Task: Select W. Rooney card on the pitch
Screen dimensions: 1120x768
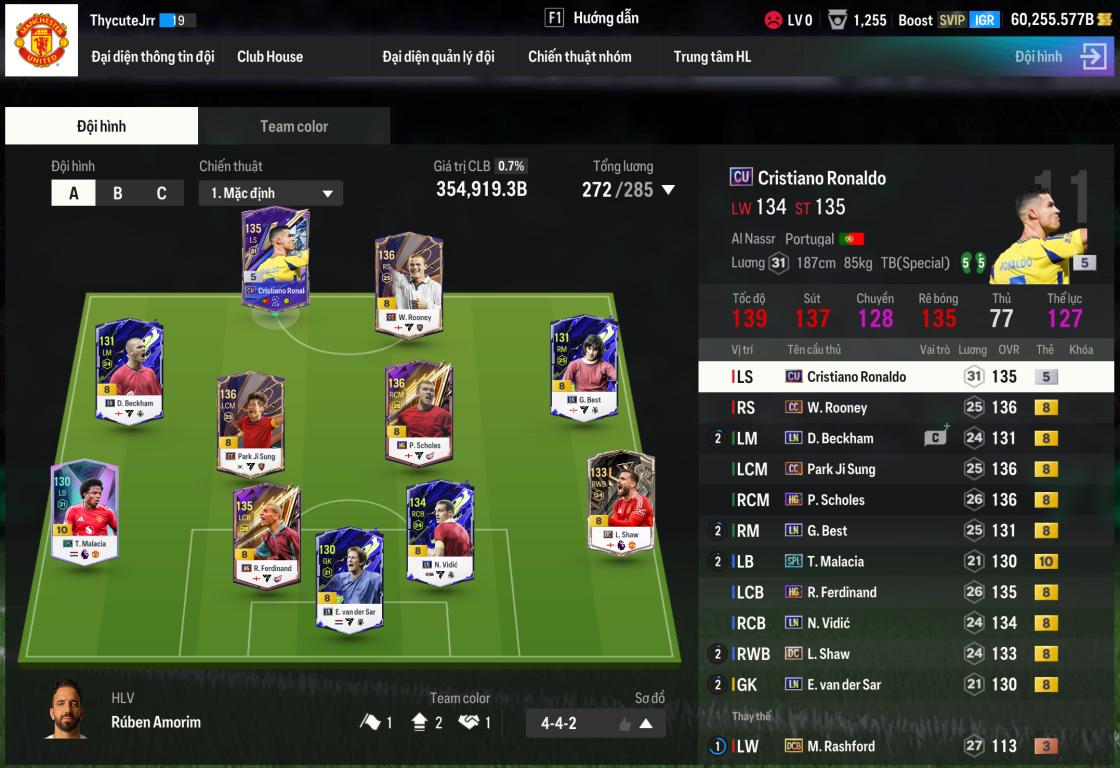Action: coord(408,285)
